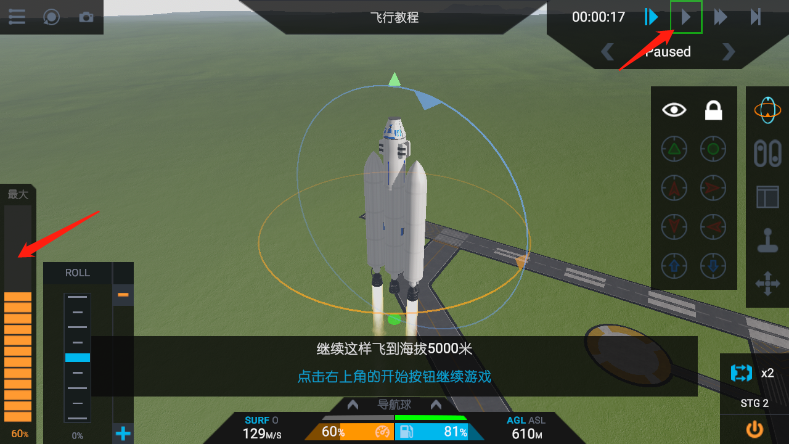
Task: Select the next time warp mode arrow
Action: [728, 51]
